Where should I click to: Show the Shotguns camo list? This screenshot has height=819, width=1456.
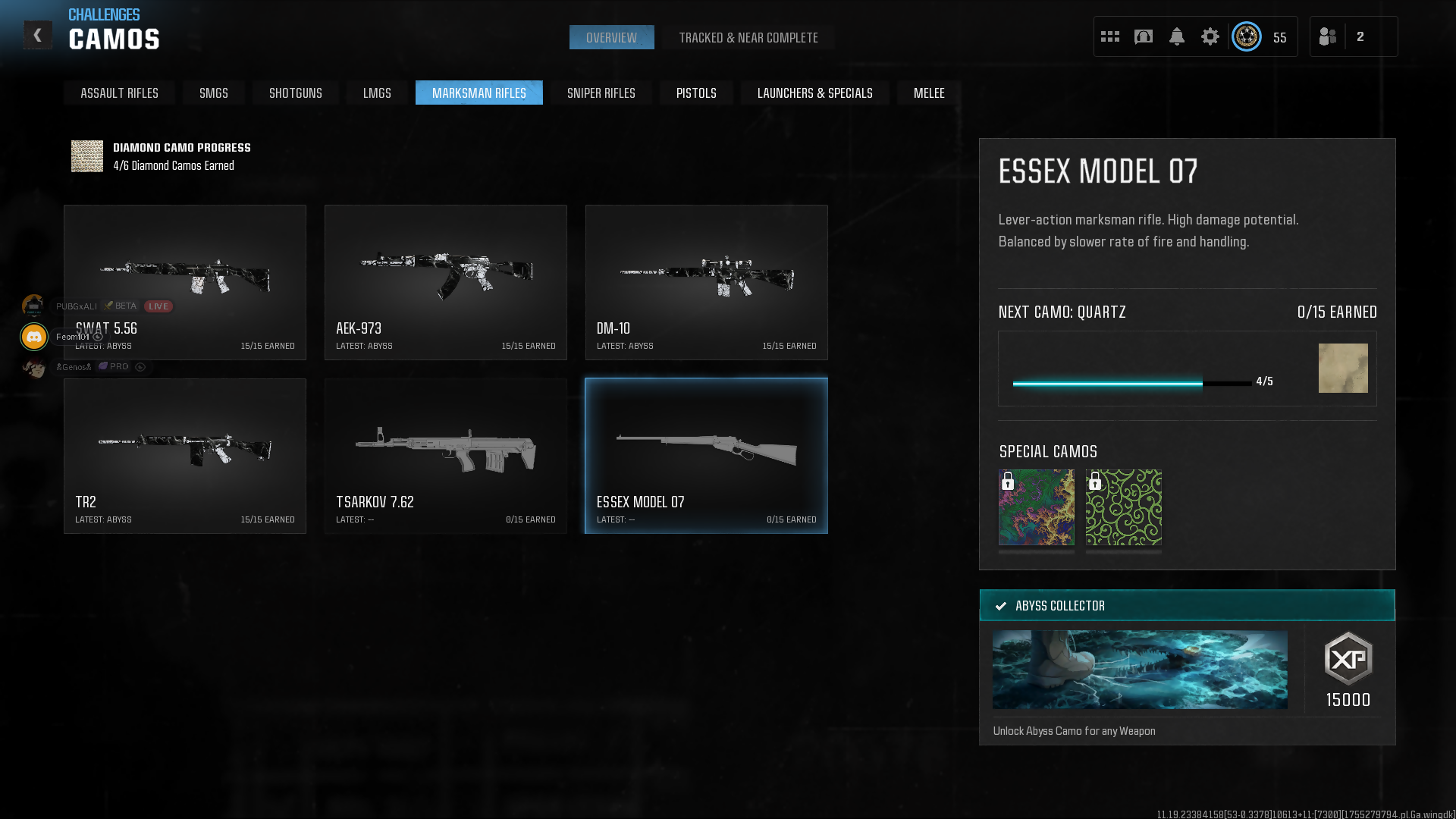pos(295,93)
